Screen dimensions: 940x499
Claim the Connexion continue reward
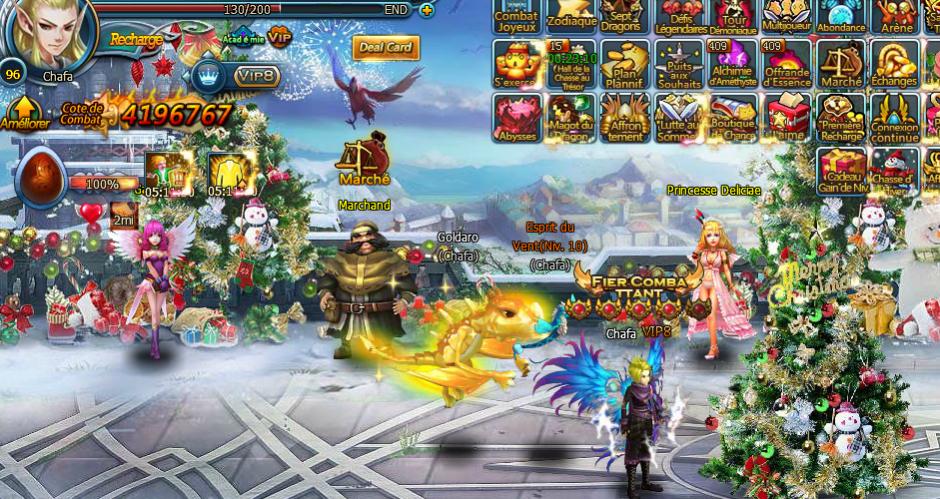point(894,119)
